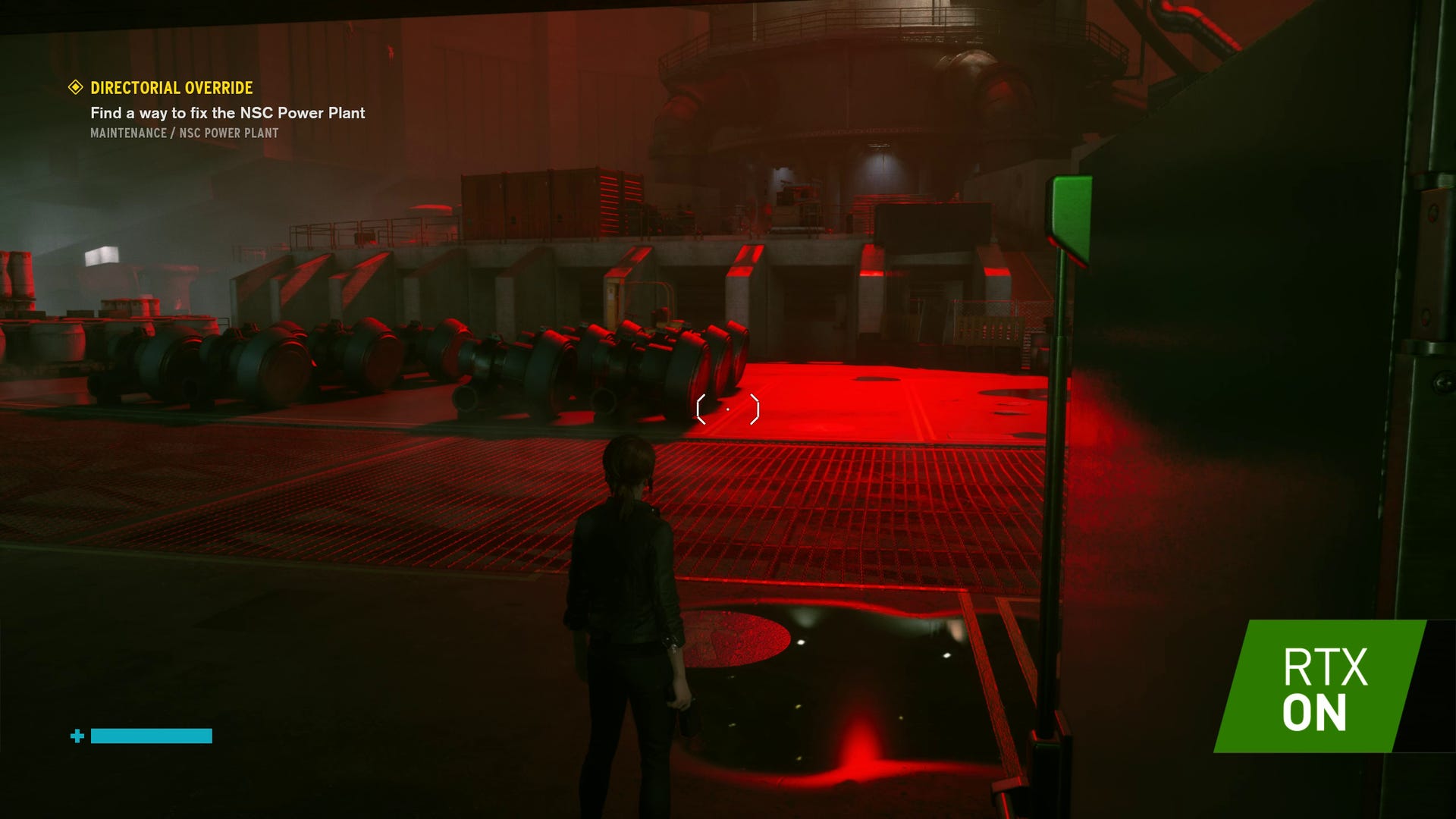Click the yellow diamond objective icon
This screenshot has height=819, width=1456.
74,88
